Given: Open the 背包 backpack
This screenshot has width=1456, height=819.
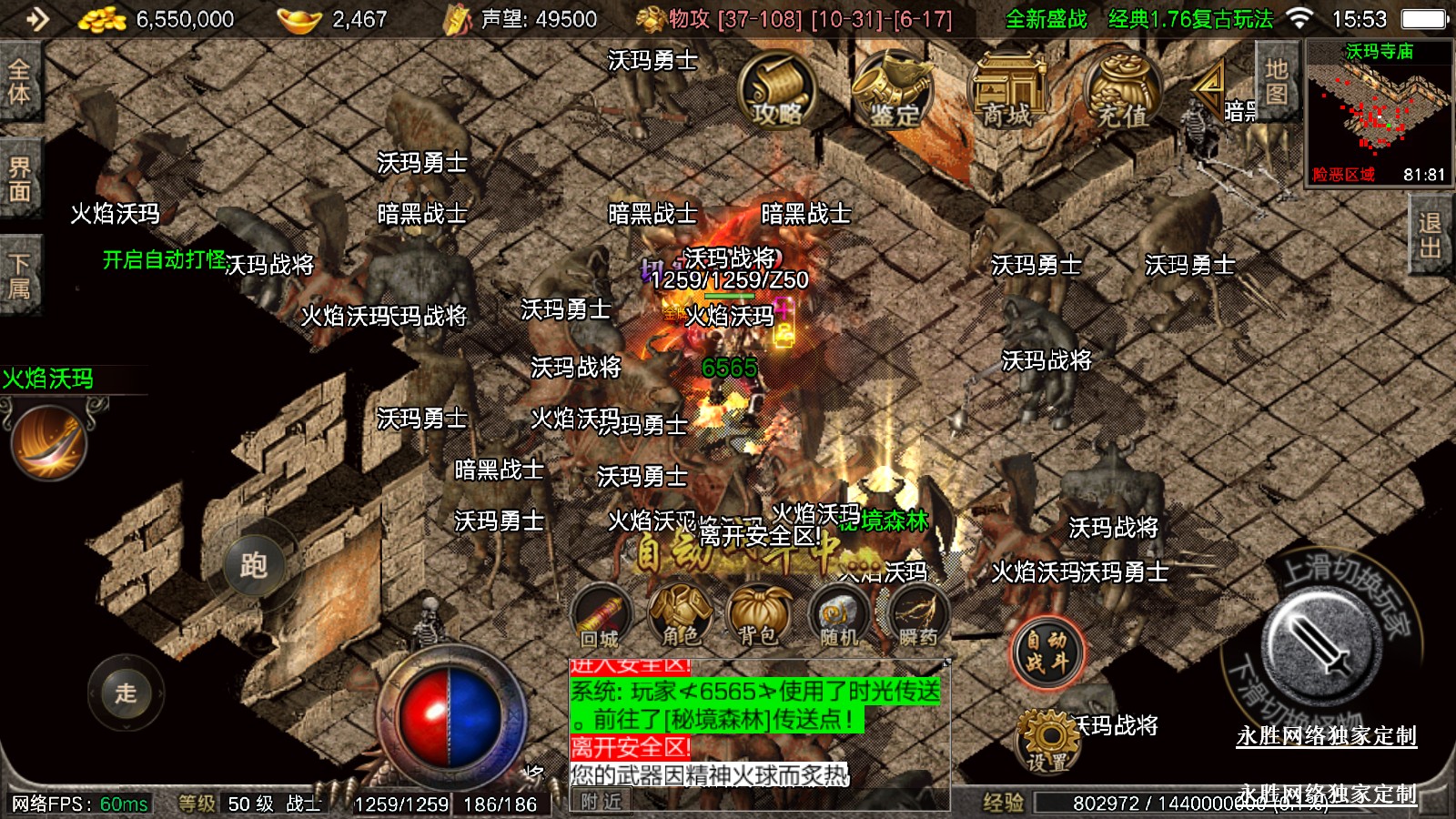Looking at the screenshot, I should point(758,617).
